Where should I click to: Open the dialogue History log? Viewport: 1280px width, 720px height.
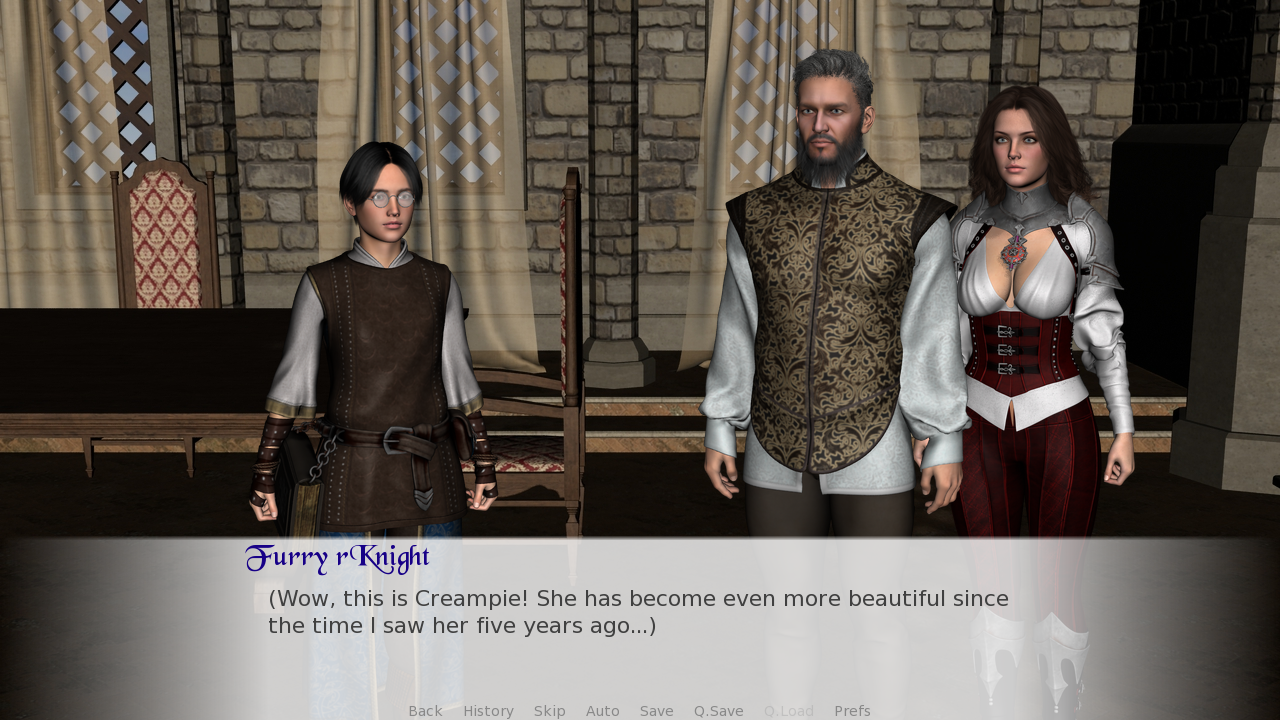pos(488,711)
